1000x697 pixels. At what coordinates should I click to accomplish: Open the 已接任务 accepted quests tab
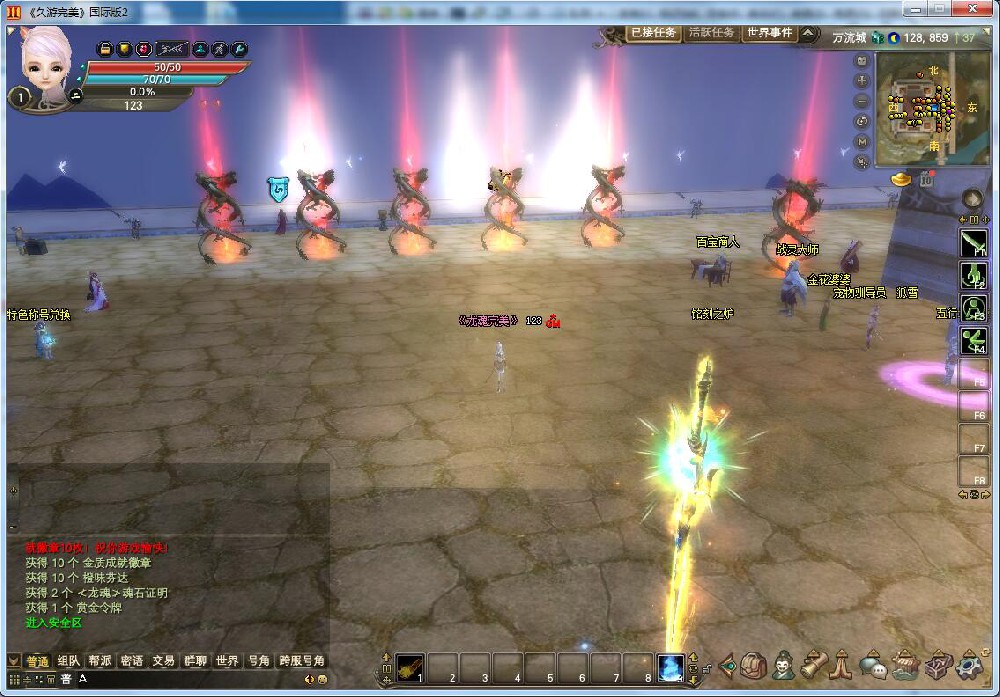(x=653, y=32)
